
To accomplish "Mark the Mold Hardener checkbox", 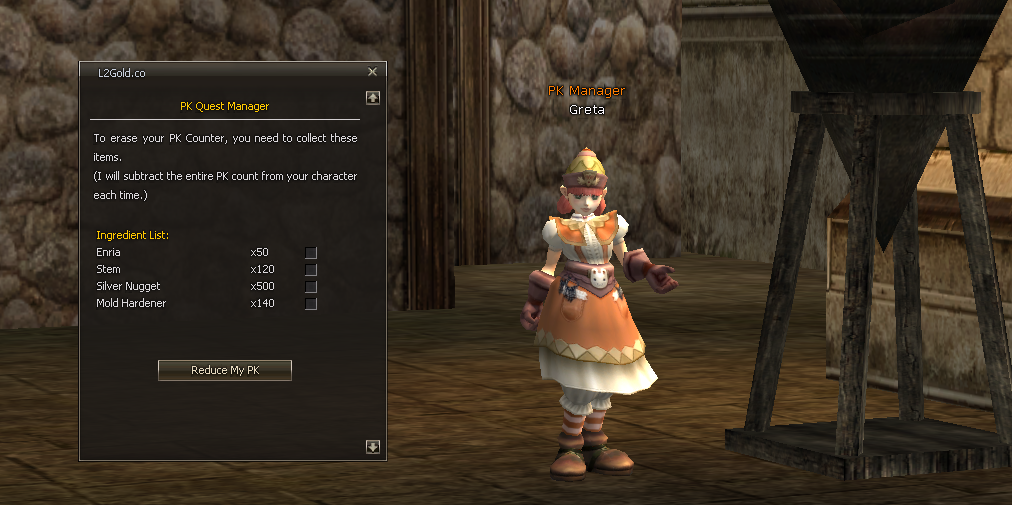I will click(x=311, y=303).
